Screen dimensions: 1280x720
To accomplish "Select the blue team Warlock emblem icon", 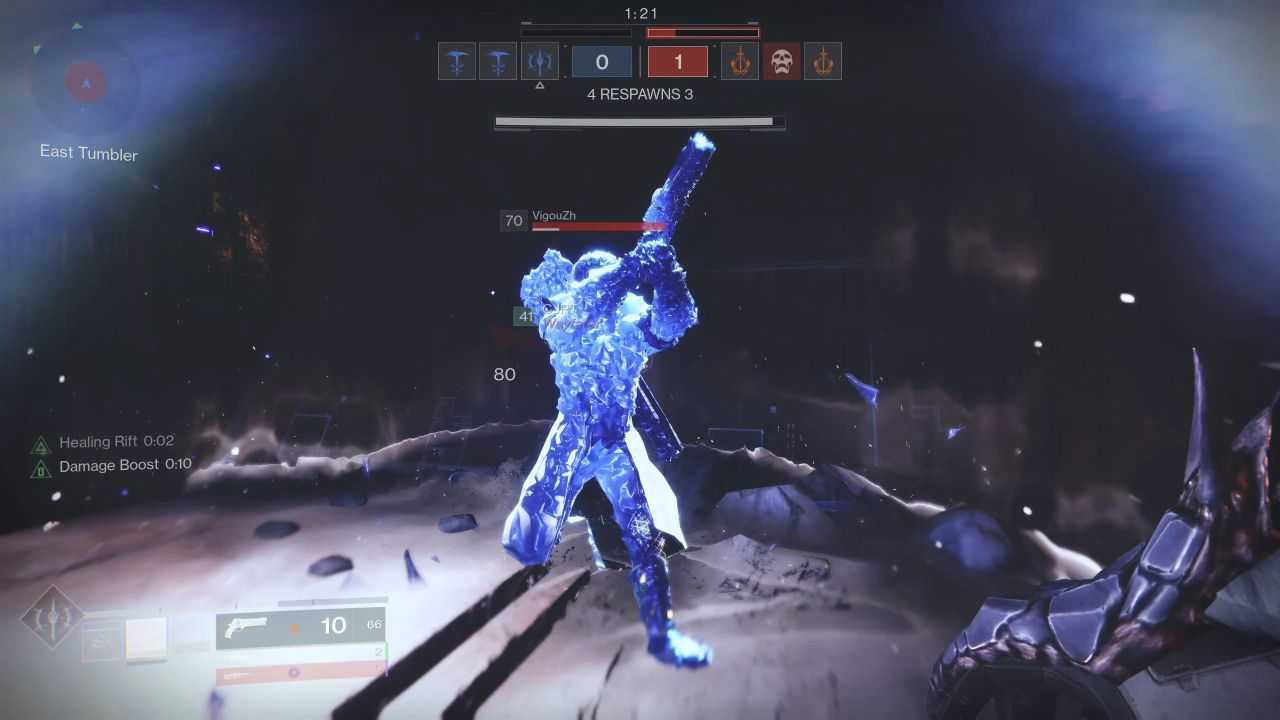I will [540, 62].
